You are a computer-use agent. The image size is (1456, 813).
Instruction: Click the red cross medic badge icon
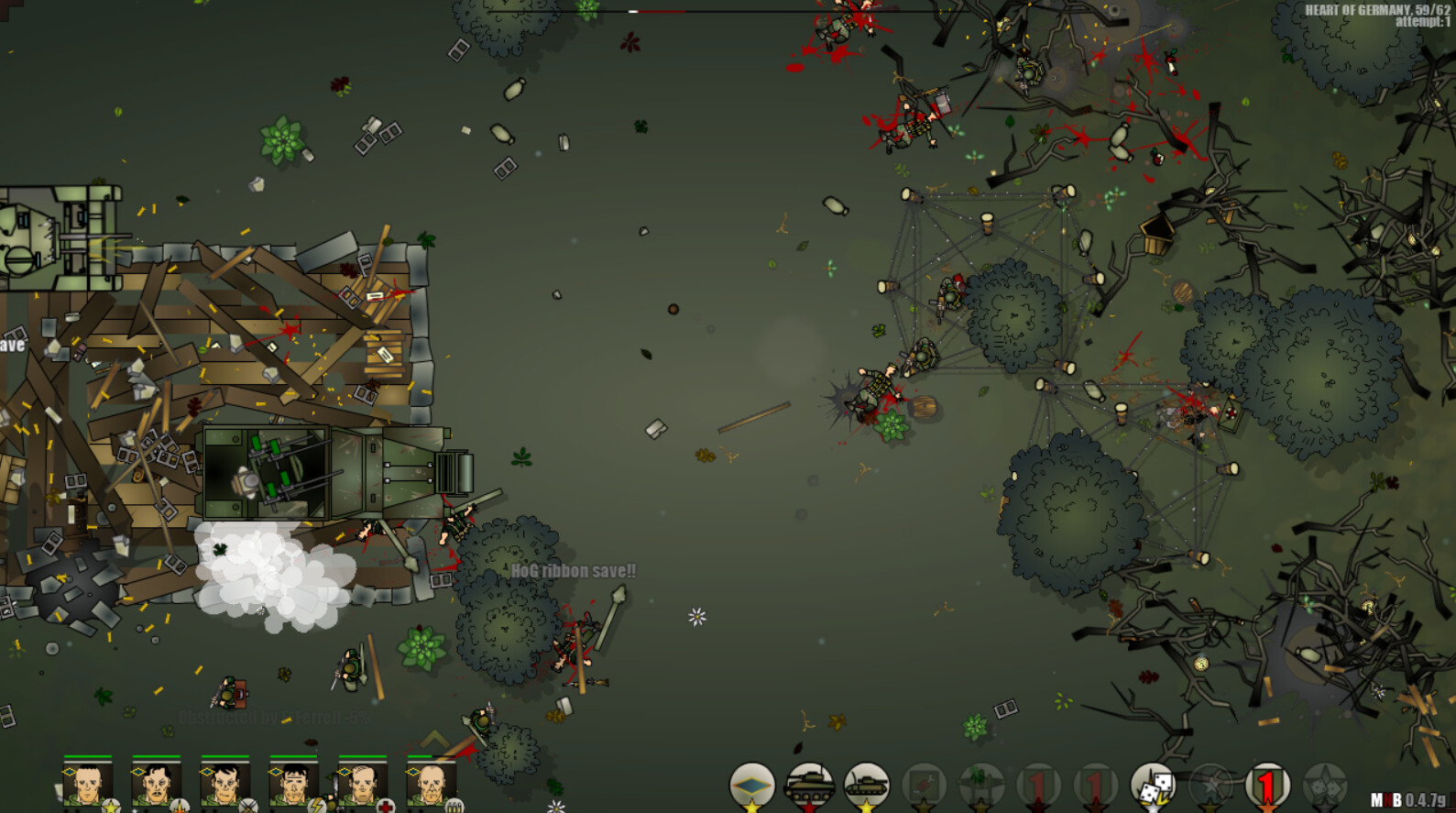tap(384, 808)
